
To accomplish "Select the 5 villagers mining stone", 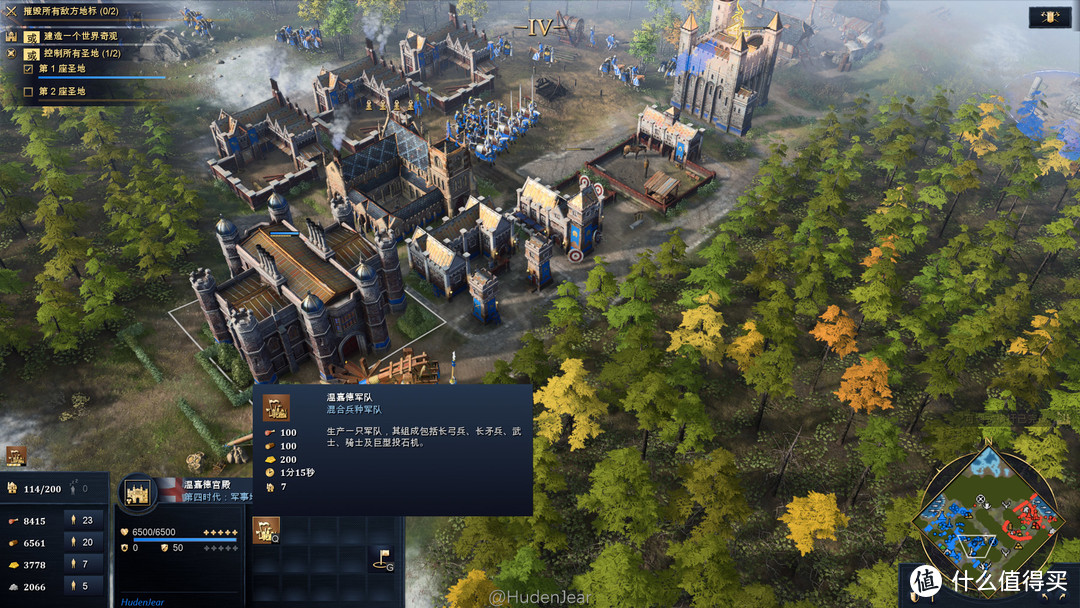I will (x=79, y=586).
